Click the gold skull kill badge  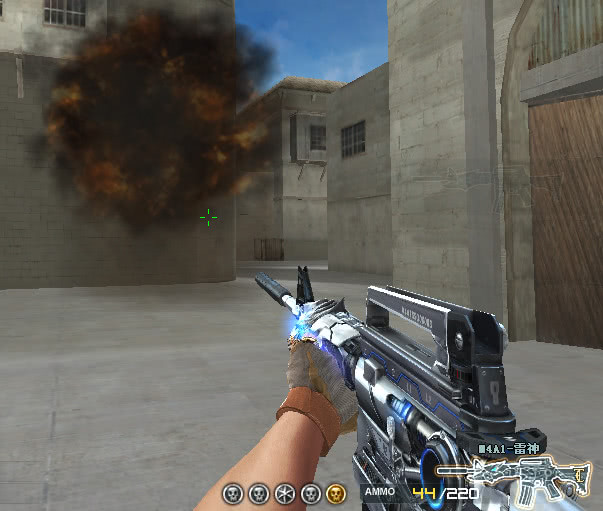[x=336, y=492]
